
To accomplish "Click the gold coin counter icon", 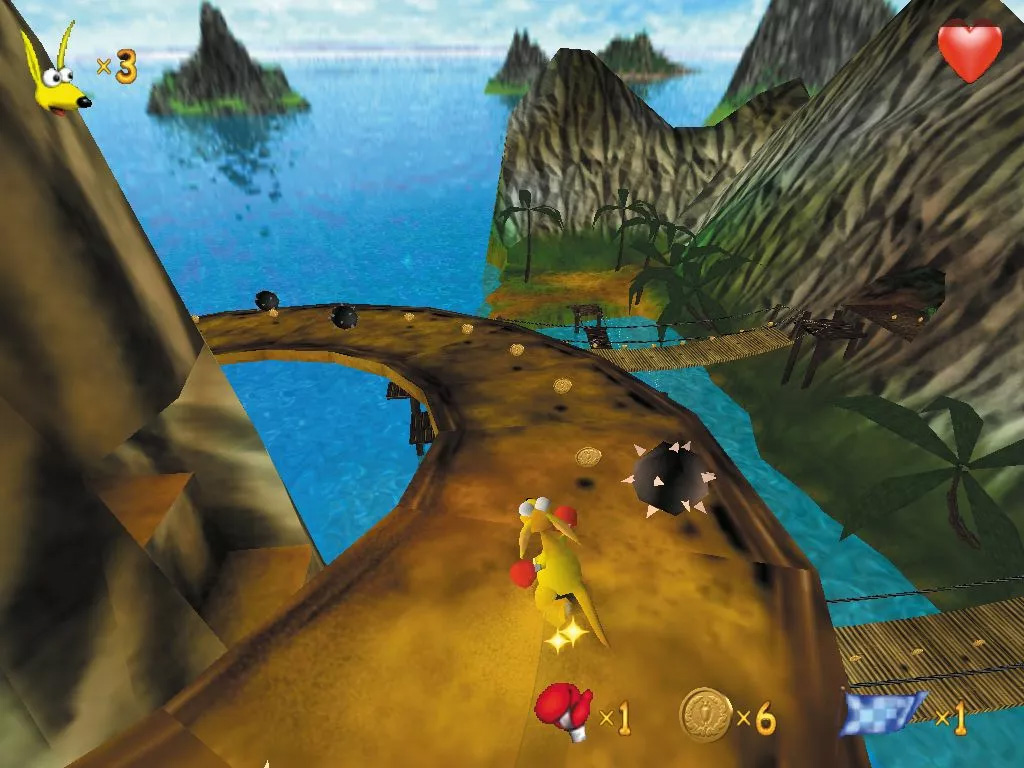I will (x=705, y=713).
